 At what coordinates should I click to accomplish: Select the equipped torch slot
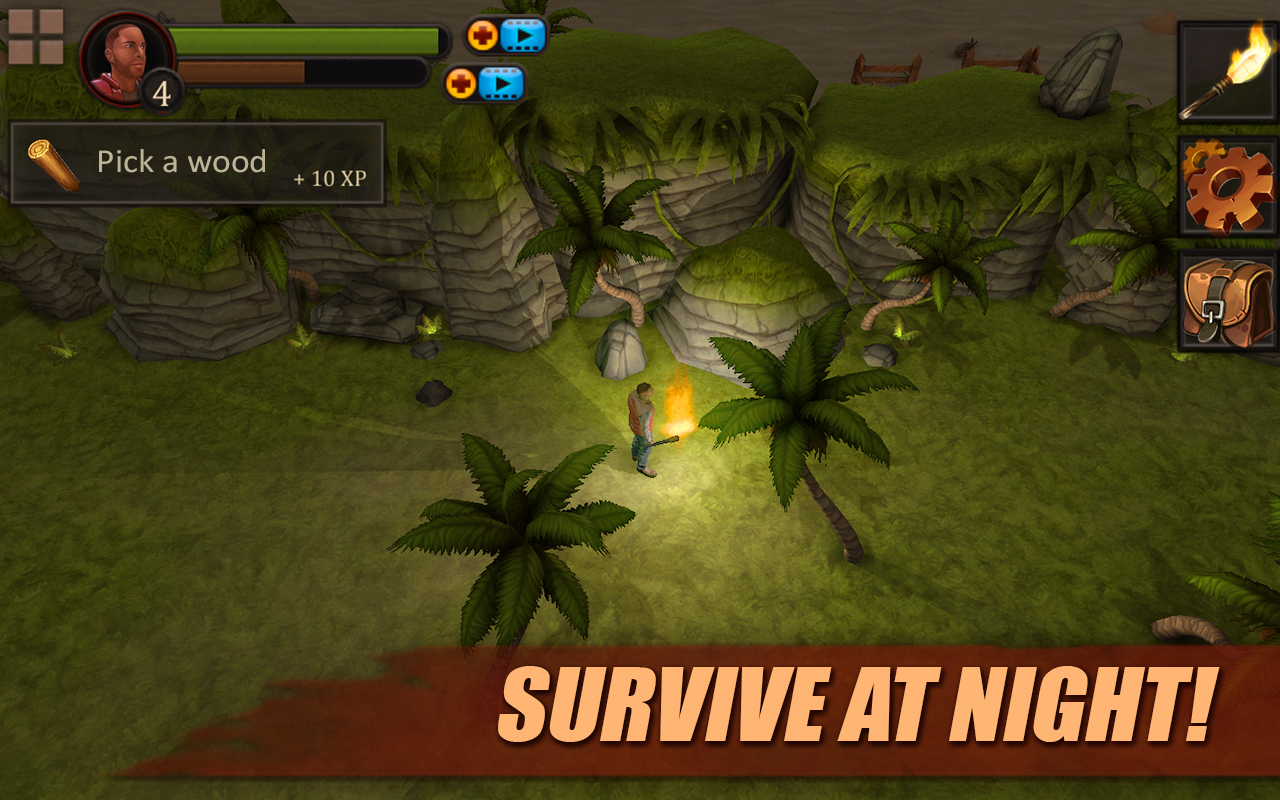click(x=1227, y=72)
